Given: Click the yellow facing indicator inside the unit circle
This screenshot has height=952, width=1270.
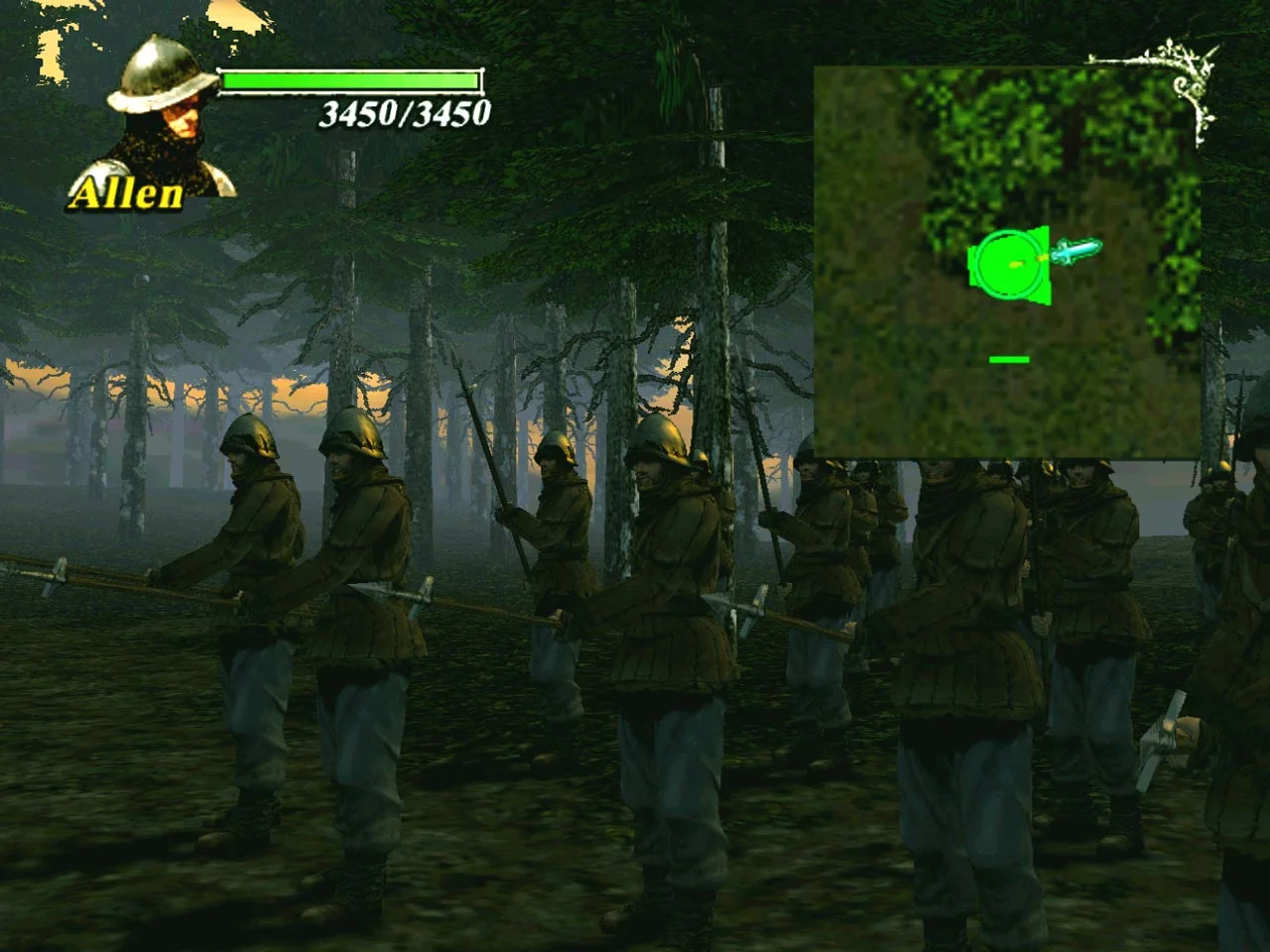Looking at the screenshot, I should [1014, 264].
